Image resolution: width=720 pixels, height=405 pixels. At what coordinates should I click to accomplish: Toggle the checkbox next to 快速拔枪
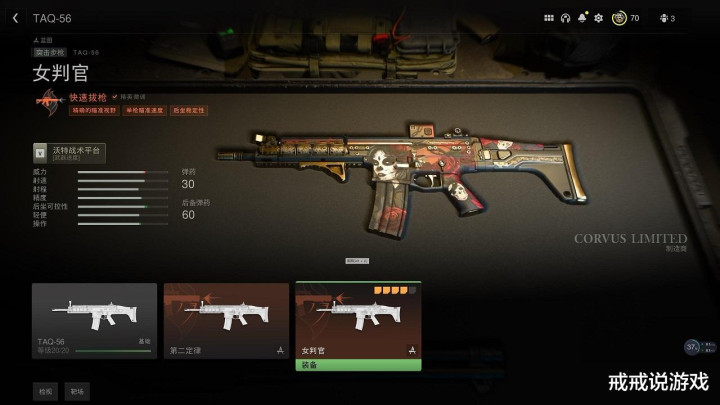click(x=115, y=97)
